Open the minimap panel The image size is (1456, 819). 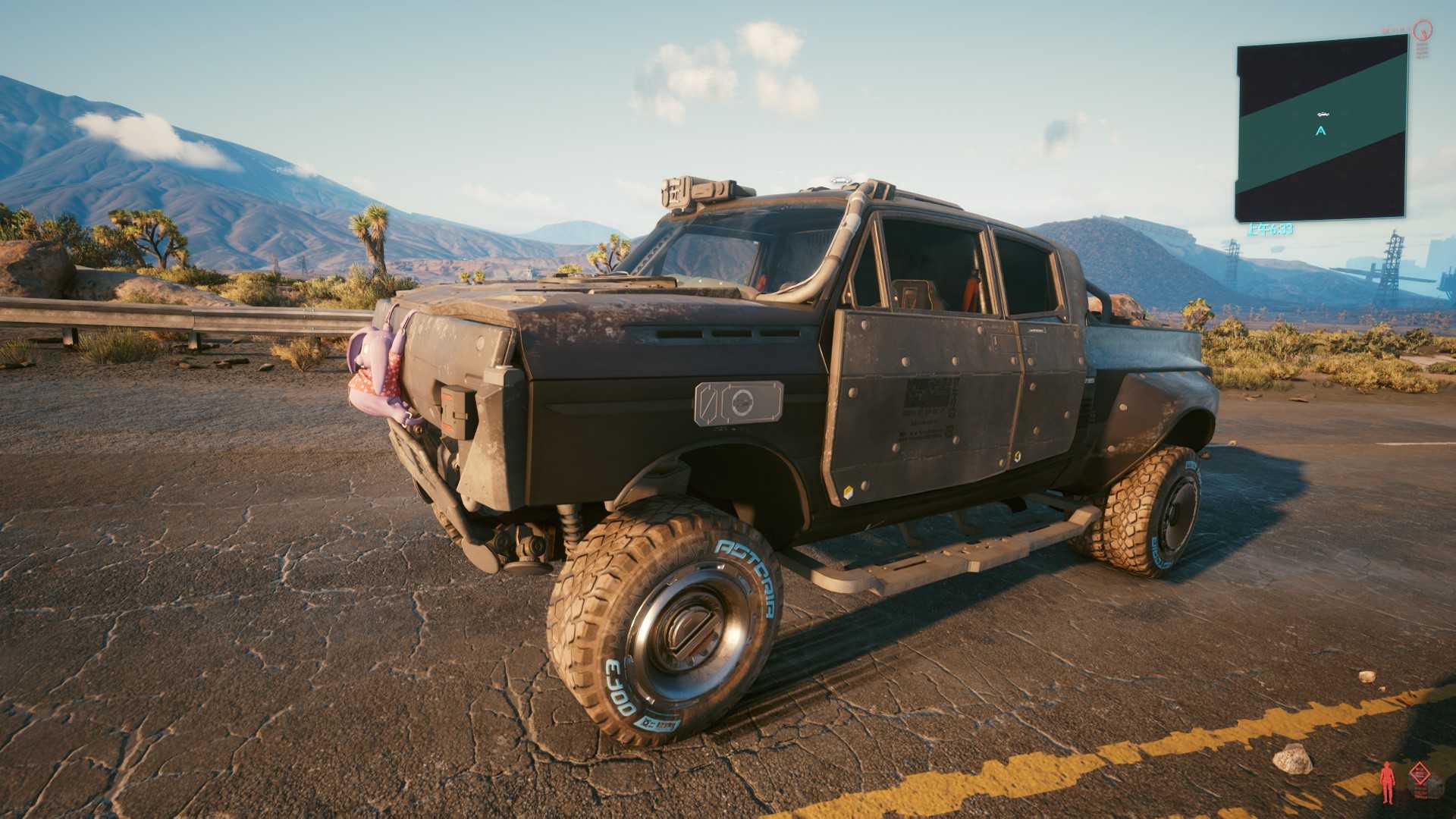tap(1321, 129)
